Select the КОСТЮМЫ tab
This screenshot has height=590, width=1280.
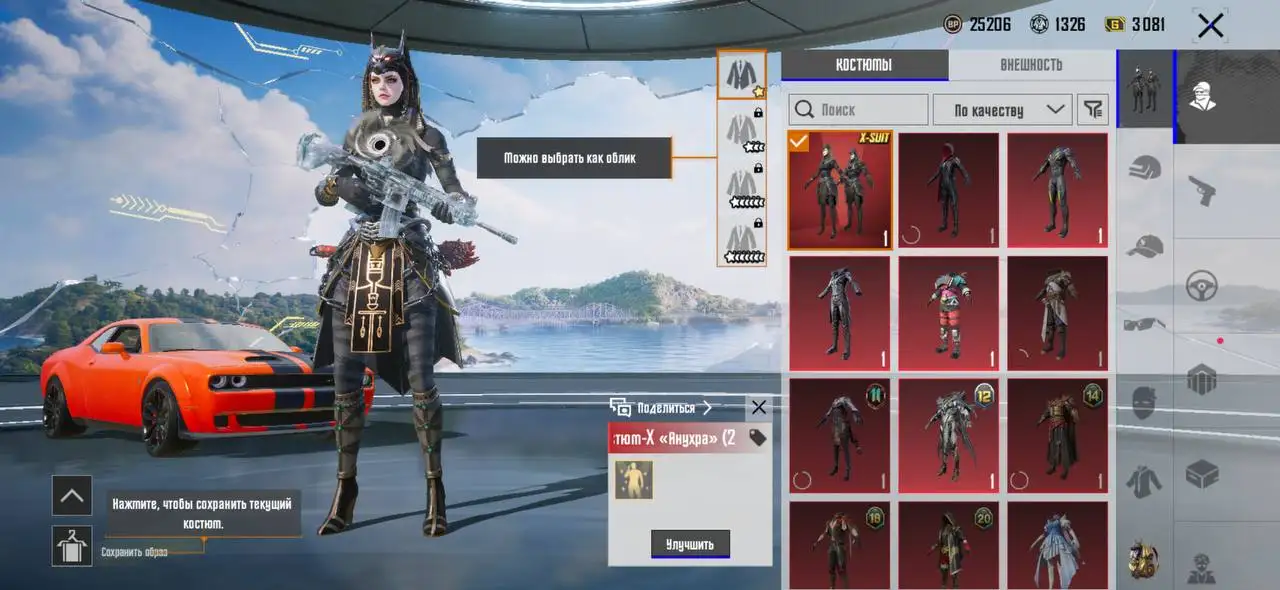pyautogui.click(x=864, y=65)
